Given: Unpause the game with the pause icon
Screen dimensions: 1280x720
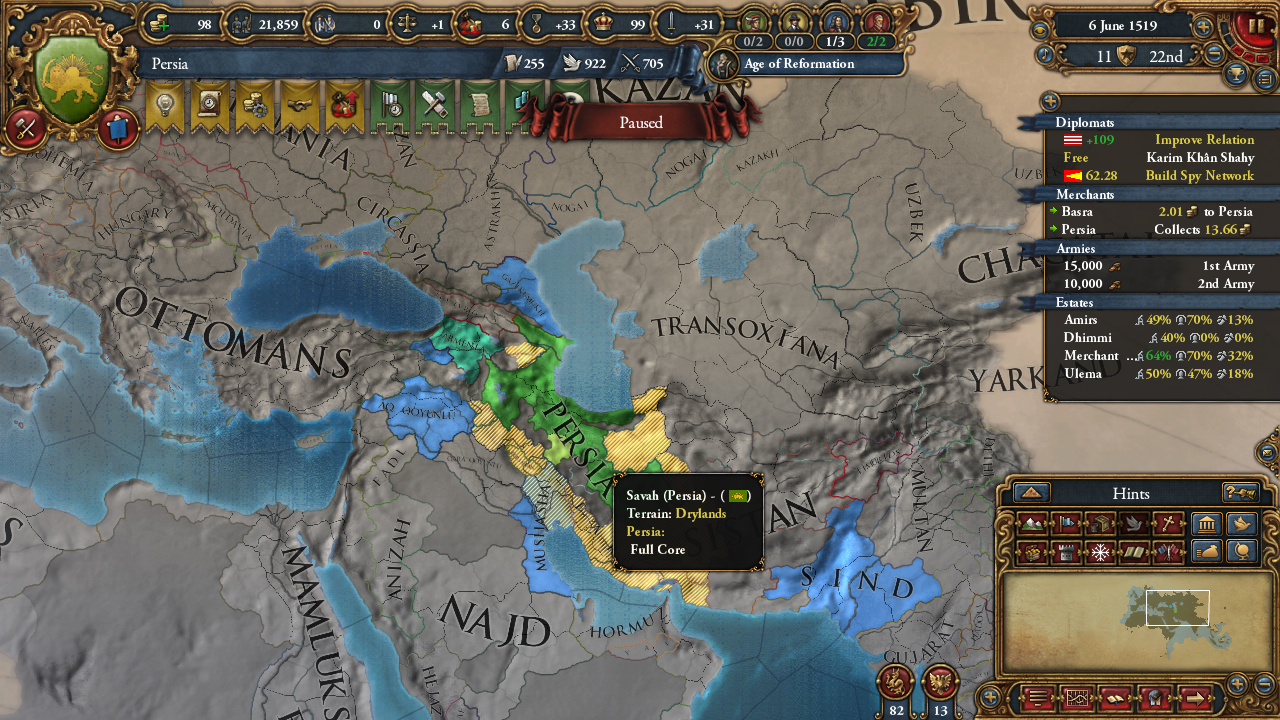Looking at the screenshot, I should 1257,25.
